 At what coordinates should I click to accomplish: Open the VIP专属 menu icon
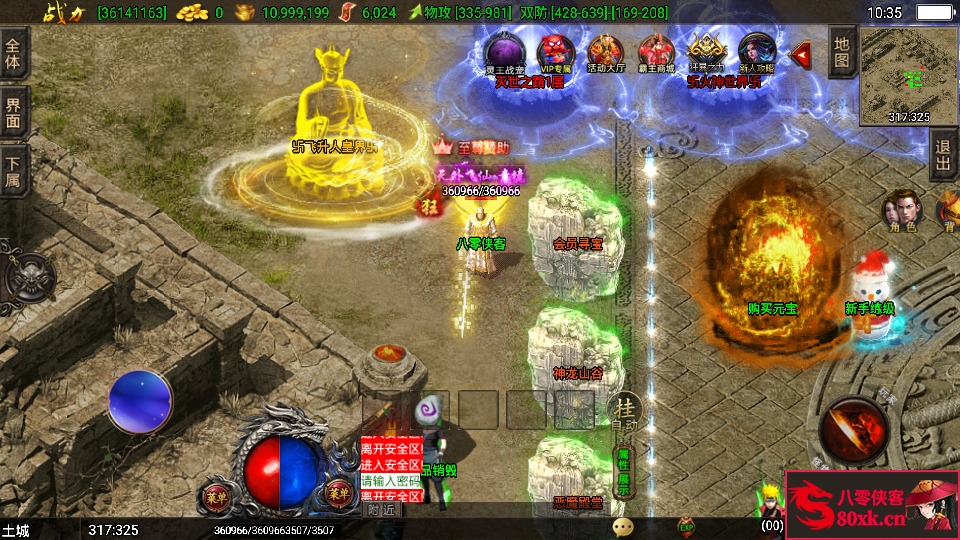pos(554,51)
